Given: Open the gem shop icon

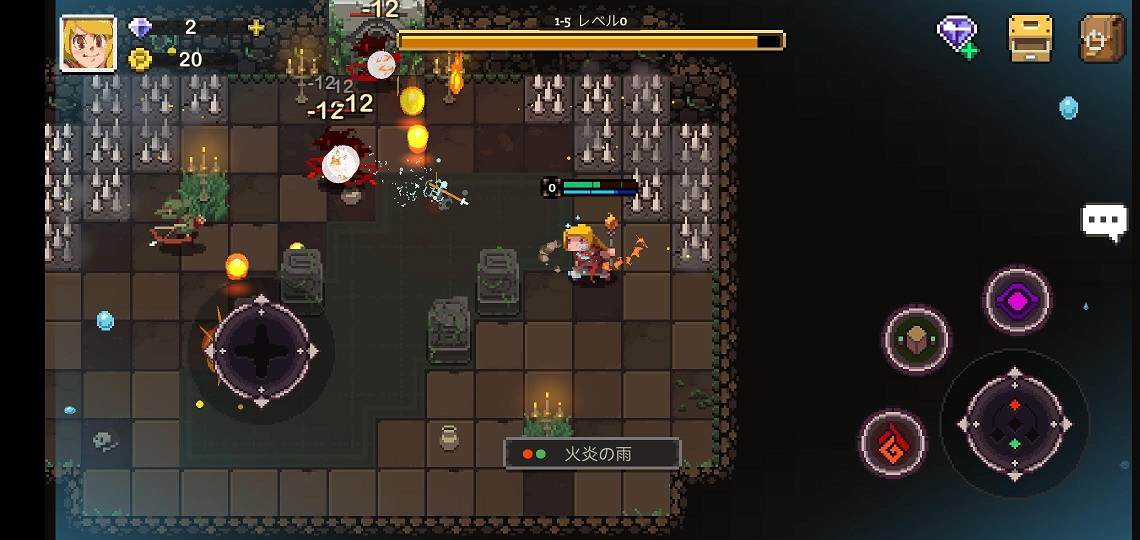Looking at the screenshot, I should coord(957,38).
